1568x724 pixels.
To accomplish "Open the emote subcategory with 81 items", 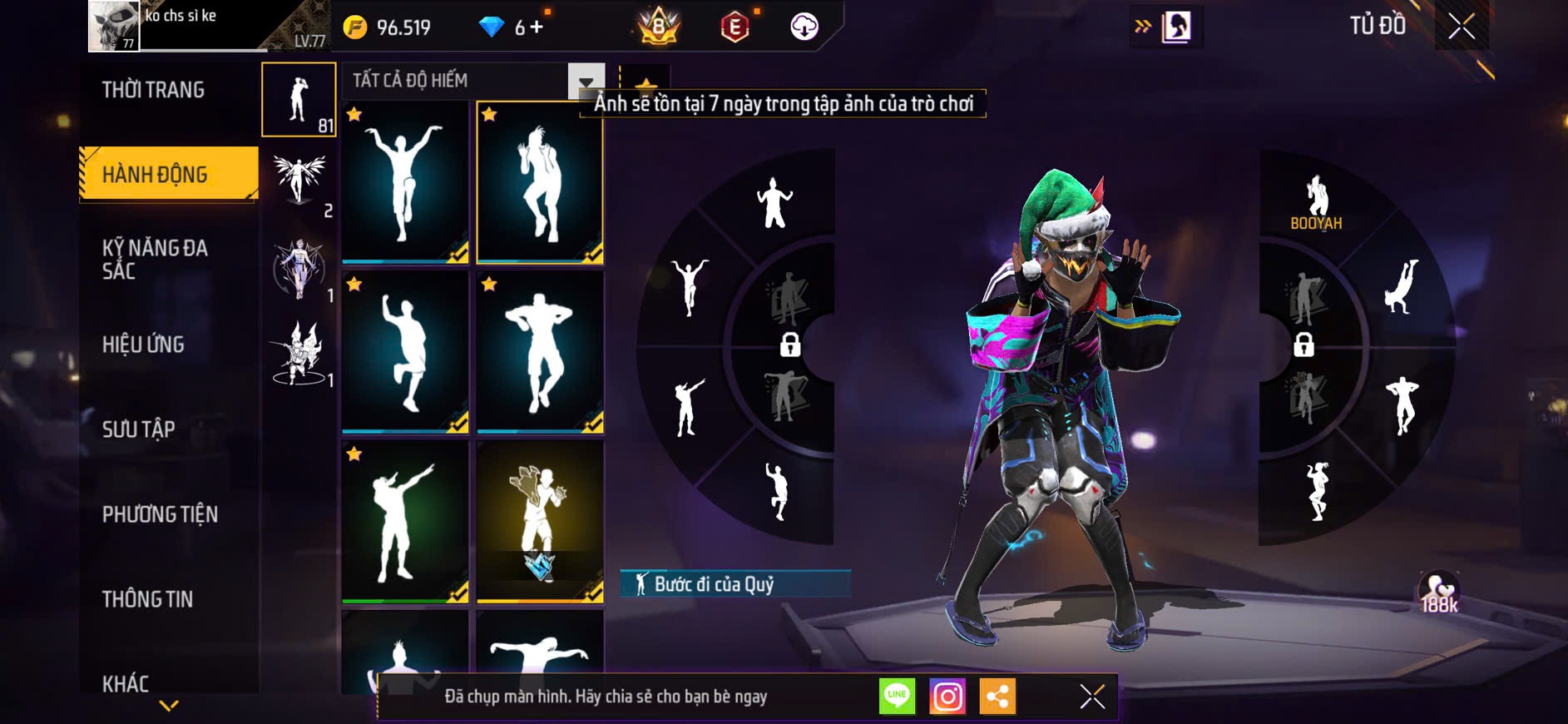I will click(x=299, y=100).
